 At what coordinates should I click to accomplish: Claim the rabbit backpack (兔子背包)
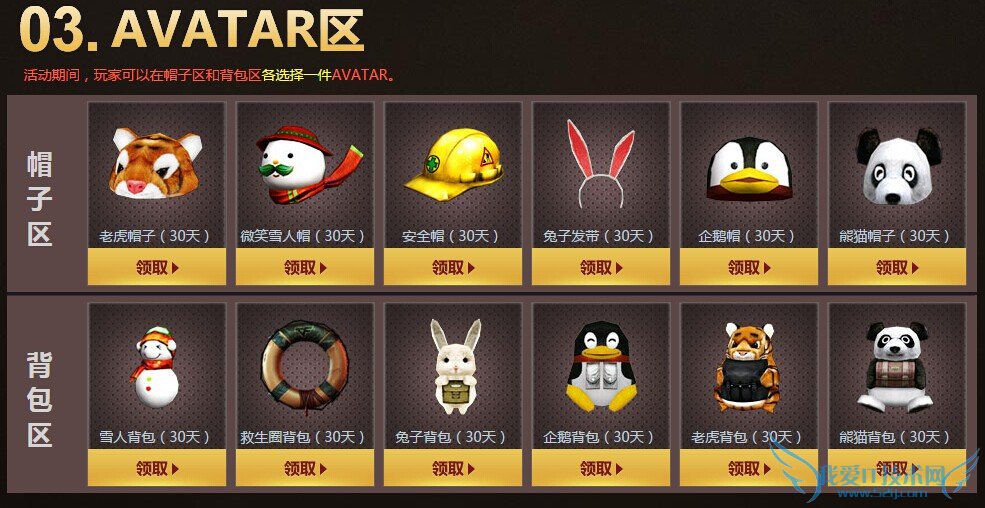pyautogui.click(x=453, y=468)
